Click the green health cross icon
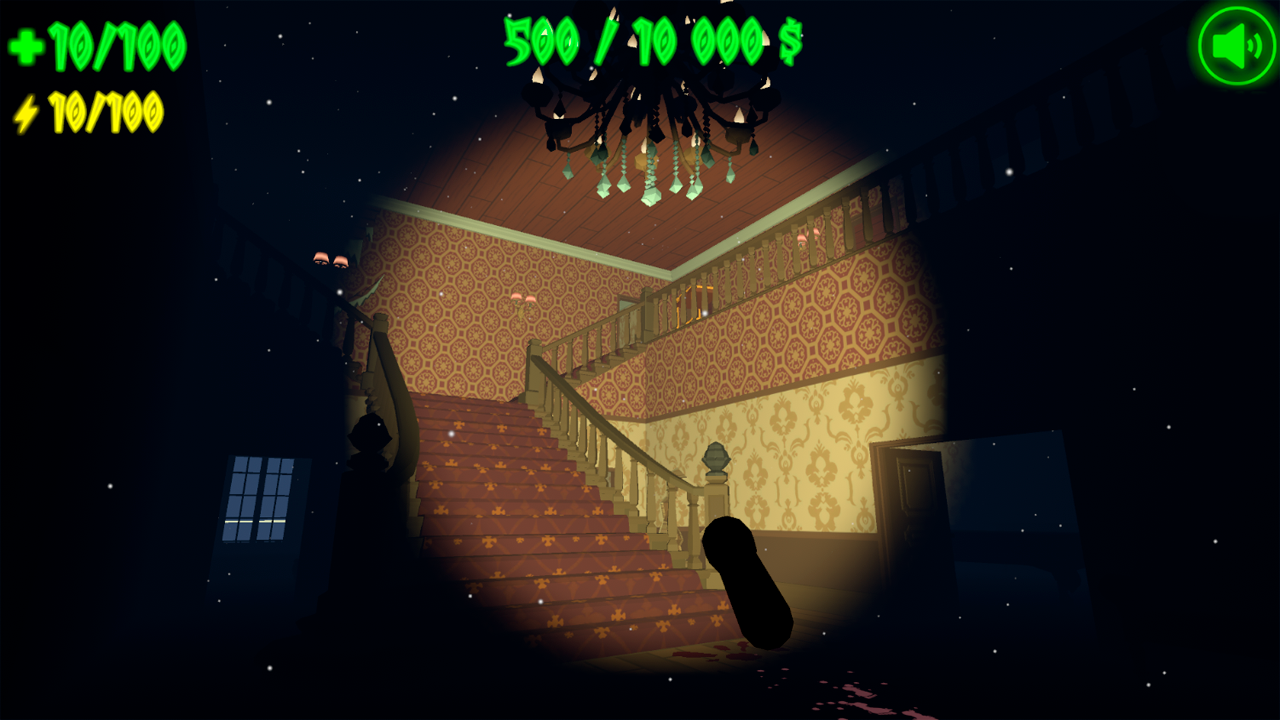This screenshot has height=720, width=1280. click(25, 44)
